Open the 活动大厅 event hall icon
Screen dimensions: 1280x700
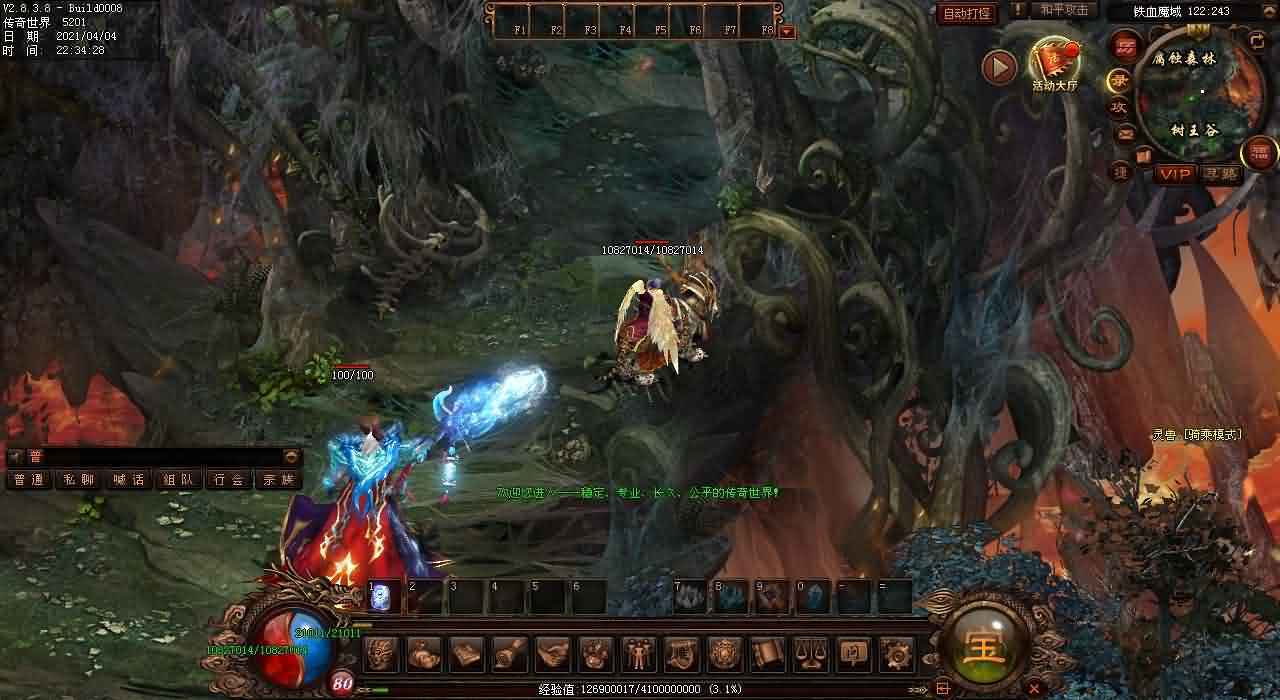coord(1055,64)
